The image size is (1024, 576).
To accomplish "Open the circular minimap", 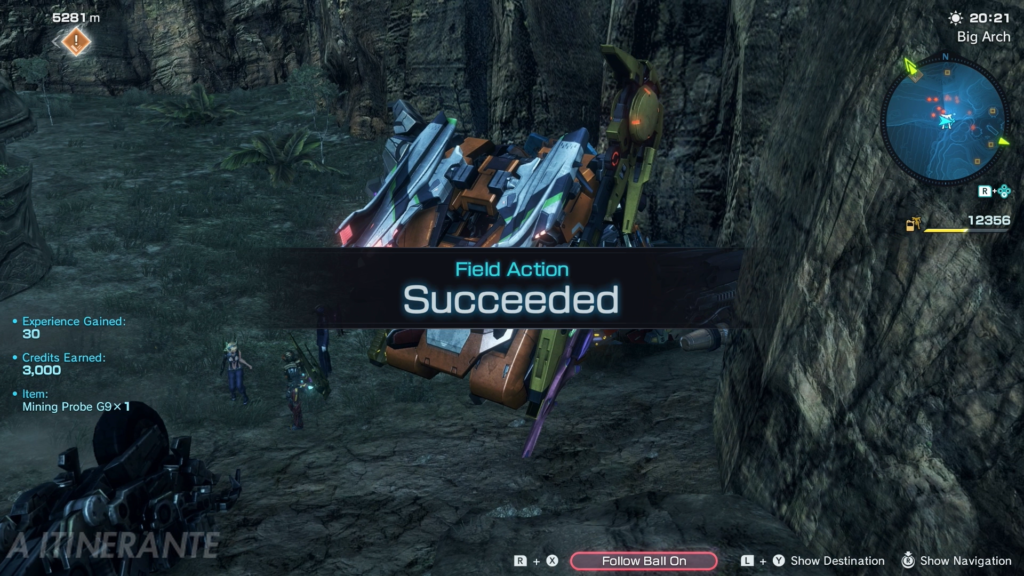I will 945,120.
